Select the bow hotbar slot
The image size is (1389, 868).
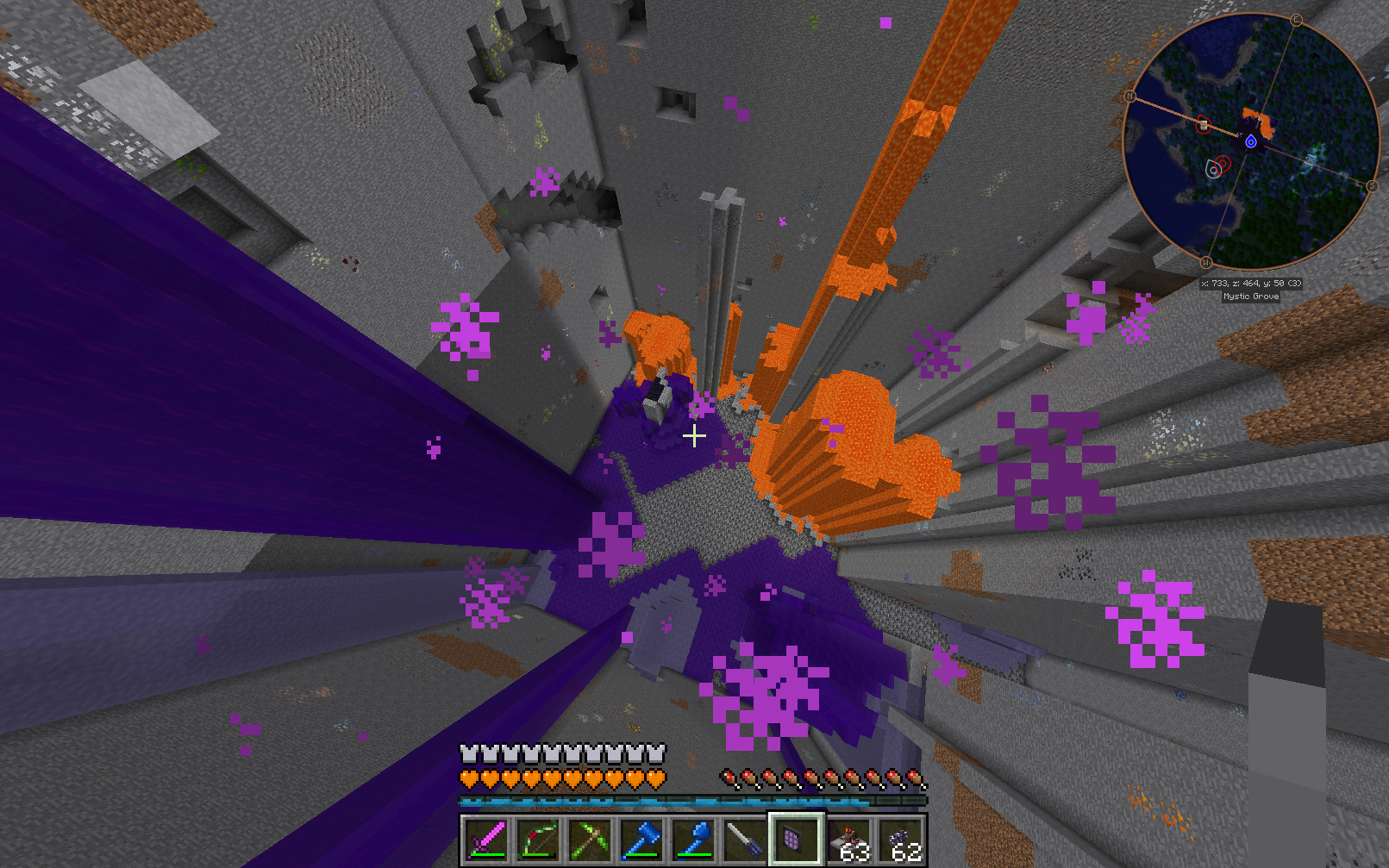point(538,840)
